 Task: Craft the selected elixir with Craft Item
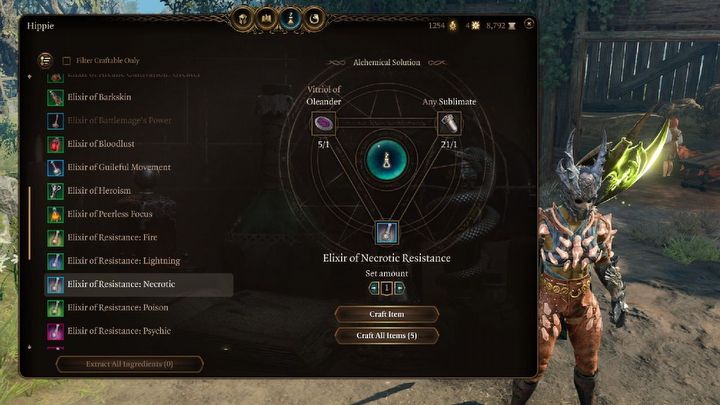point(386,314)
